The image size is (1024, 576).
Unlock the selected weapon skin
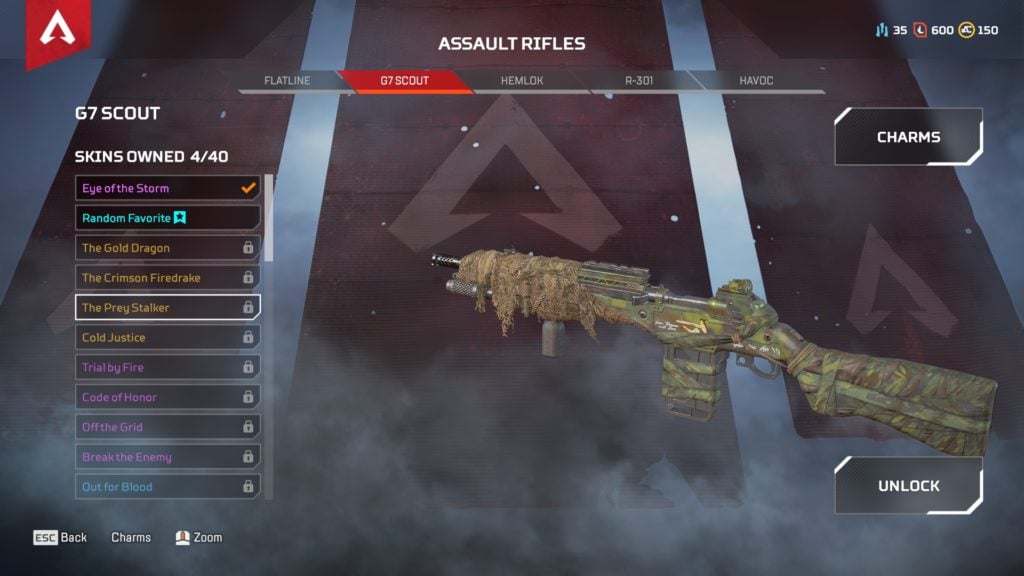coord(908,486)
